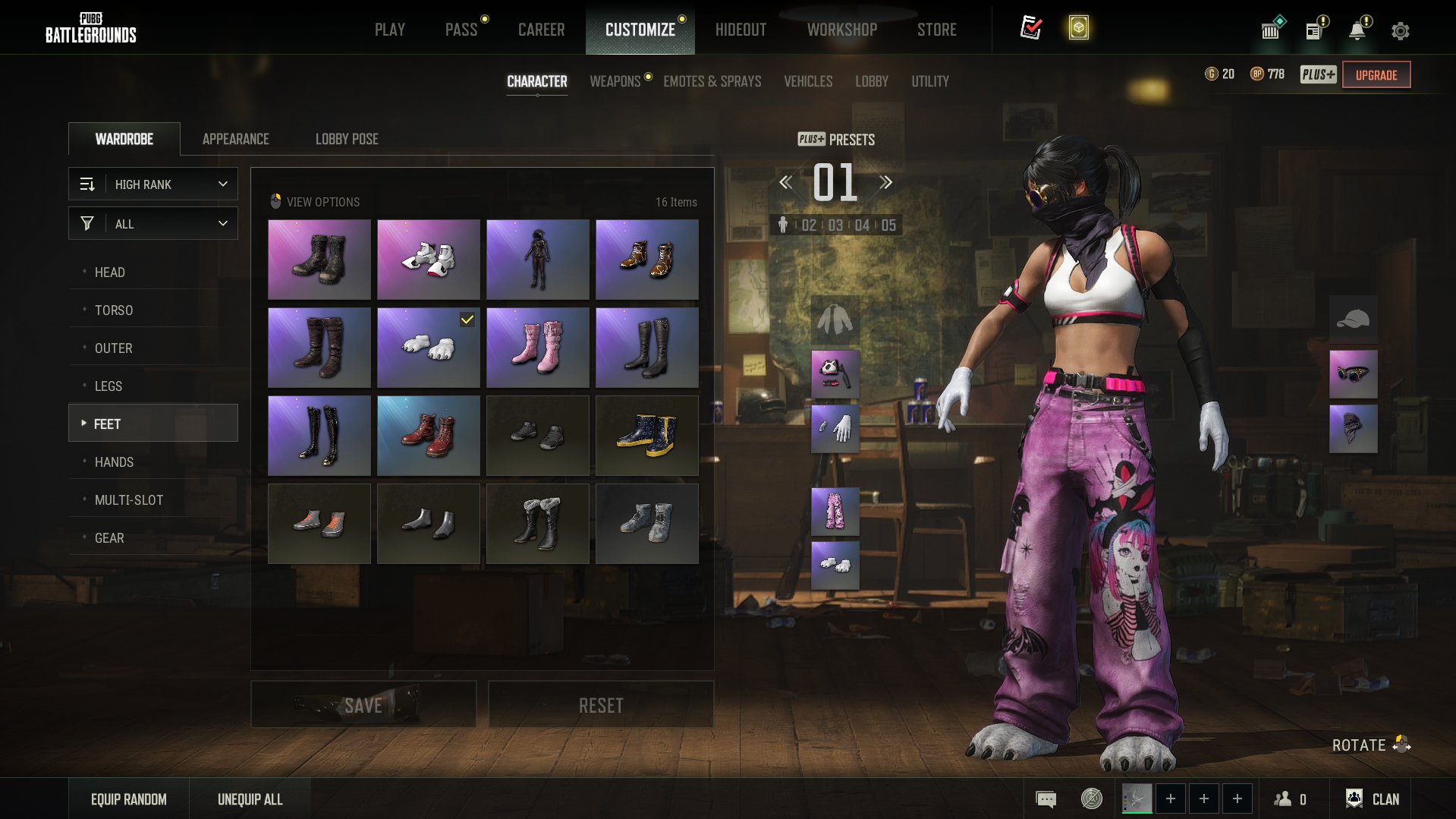Screen dimensions: 1456x819
Task: Select the white sneakers item
Action: tap(428, 260)
